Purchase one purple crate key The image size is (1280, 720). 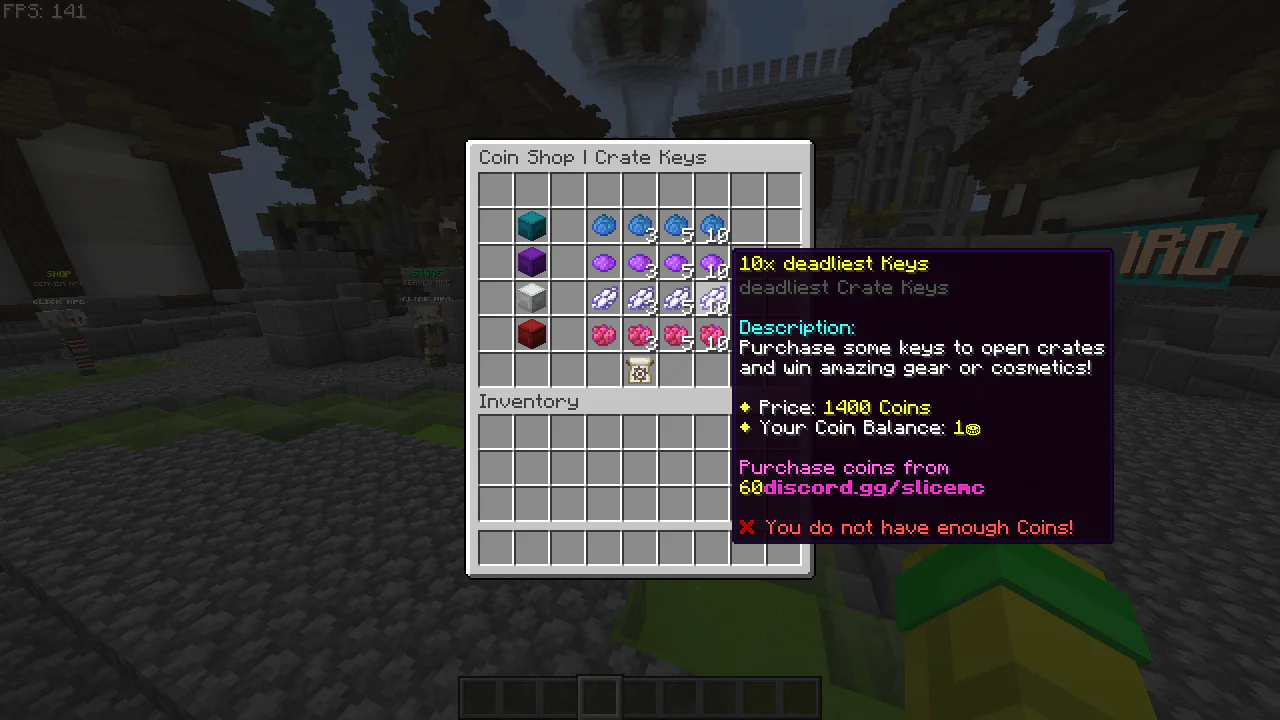[603, 261]
